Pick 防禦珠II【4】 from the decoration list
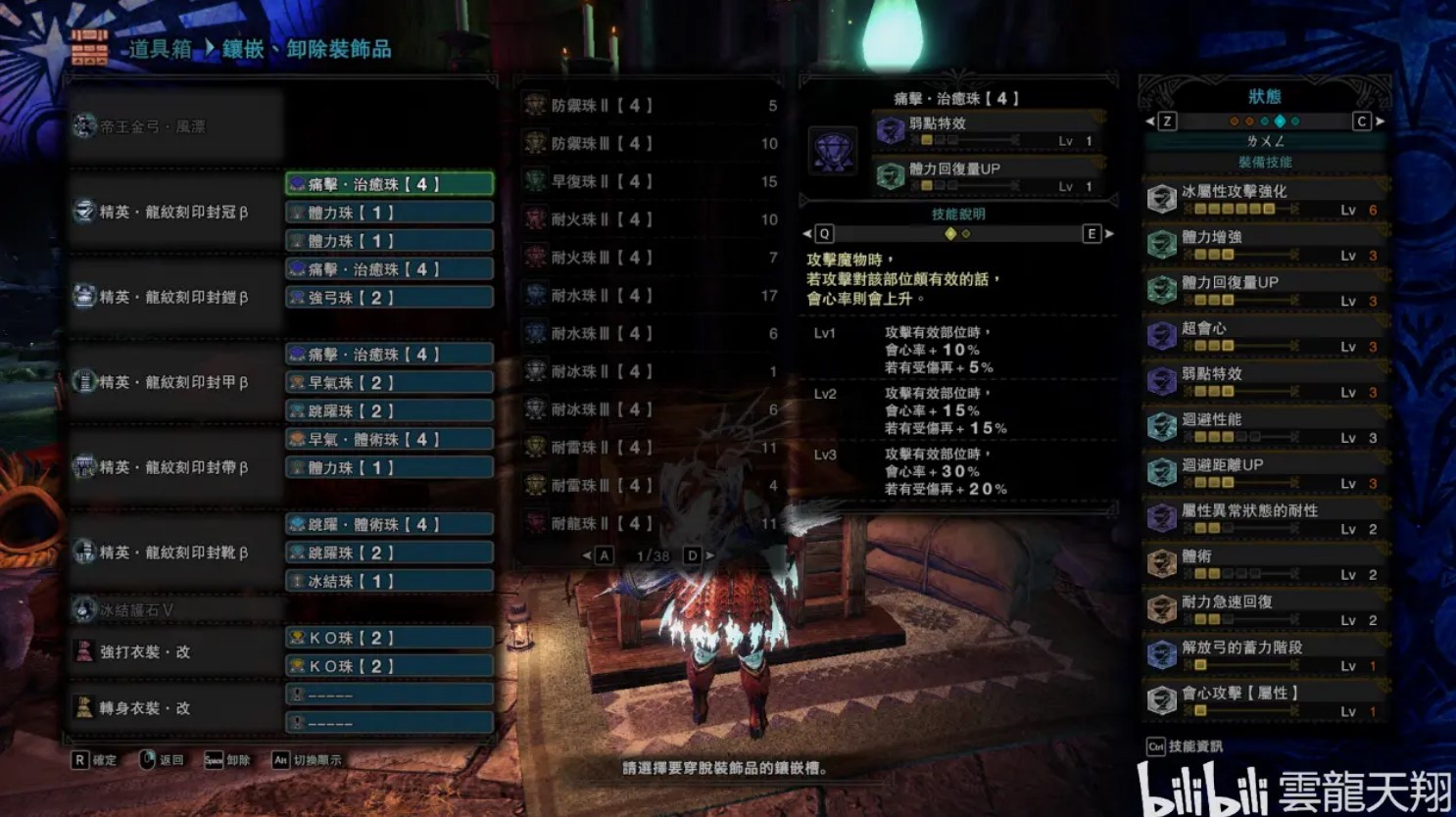The height and width of the screenshot is (817, 1456). point(651,106)
